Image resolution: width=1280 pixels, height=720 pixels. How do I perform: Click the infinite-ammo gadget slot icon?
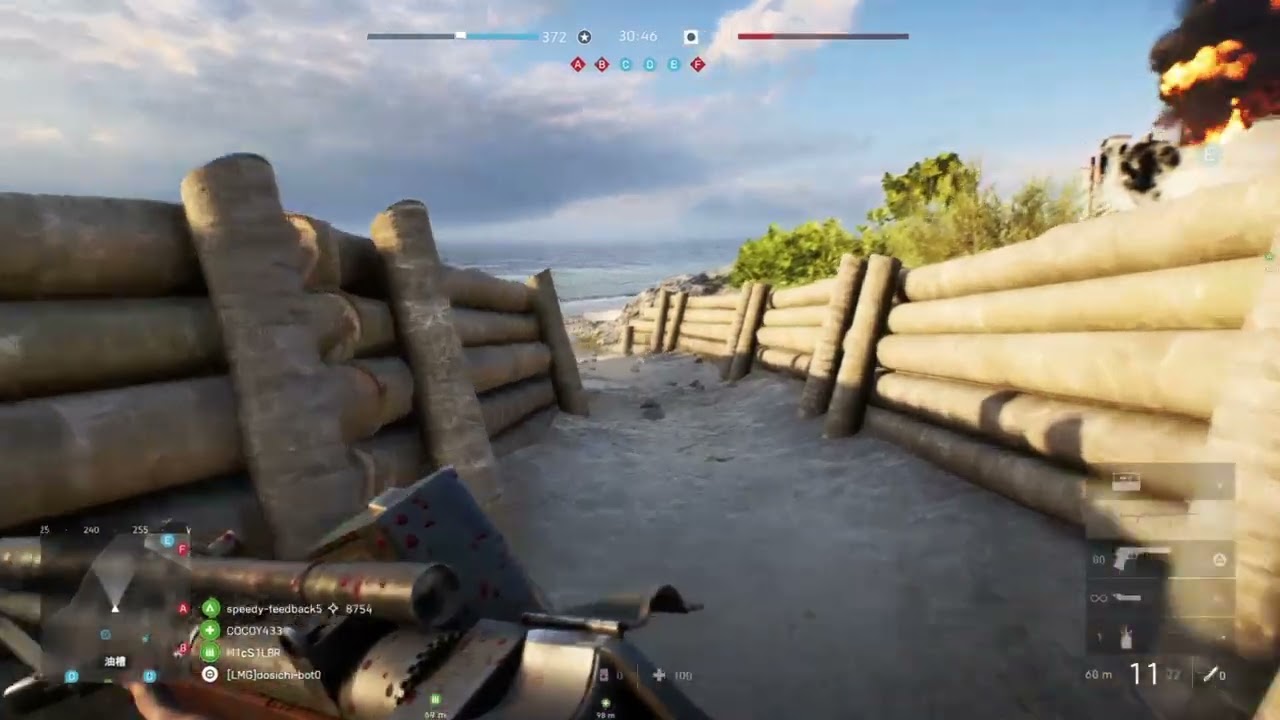tap(1101, 599)
